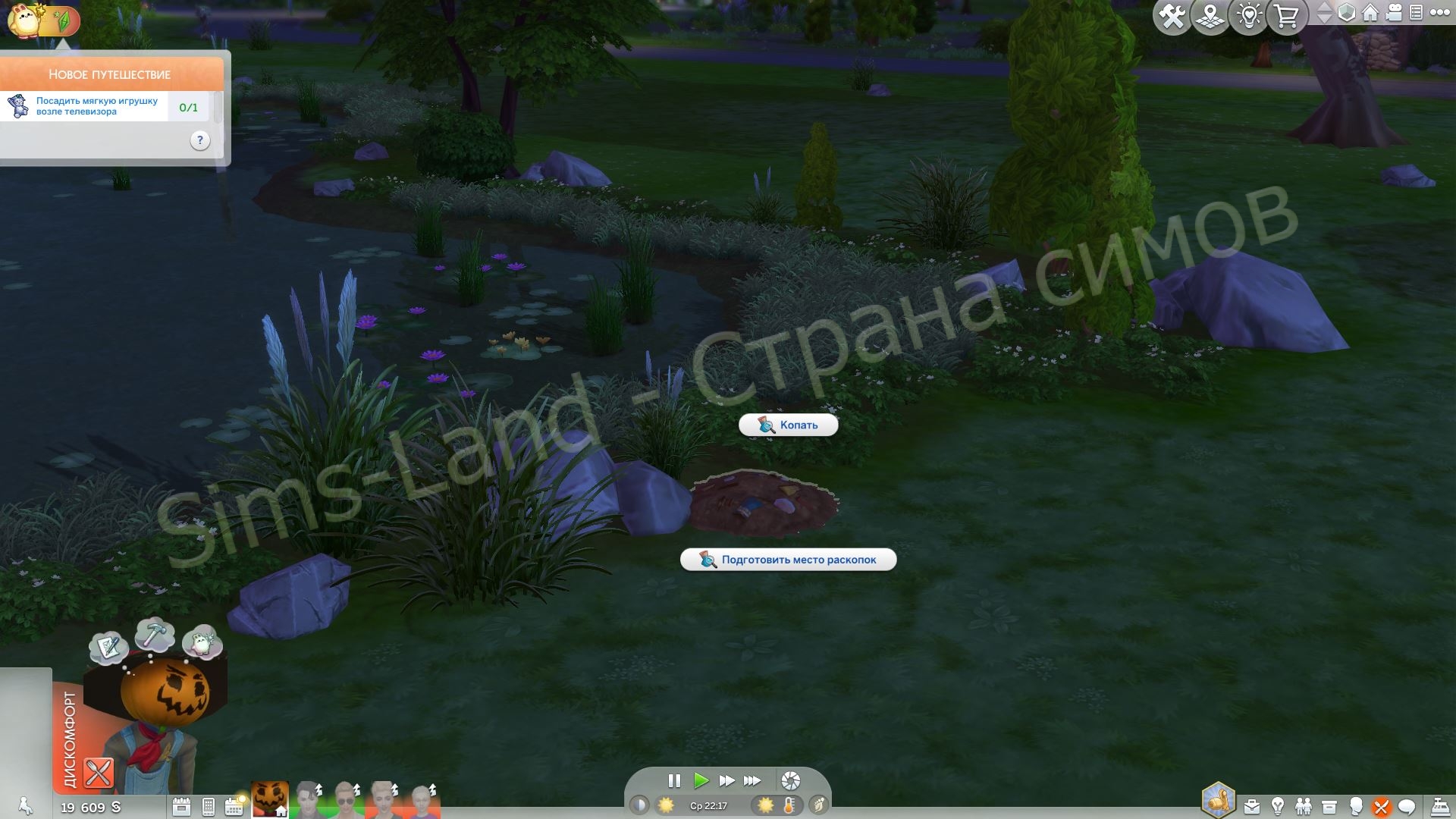The height and width of the screenshot is (819, 1456).
Task: Open the phone
Action: coord(209,807)
